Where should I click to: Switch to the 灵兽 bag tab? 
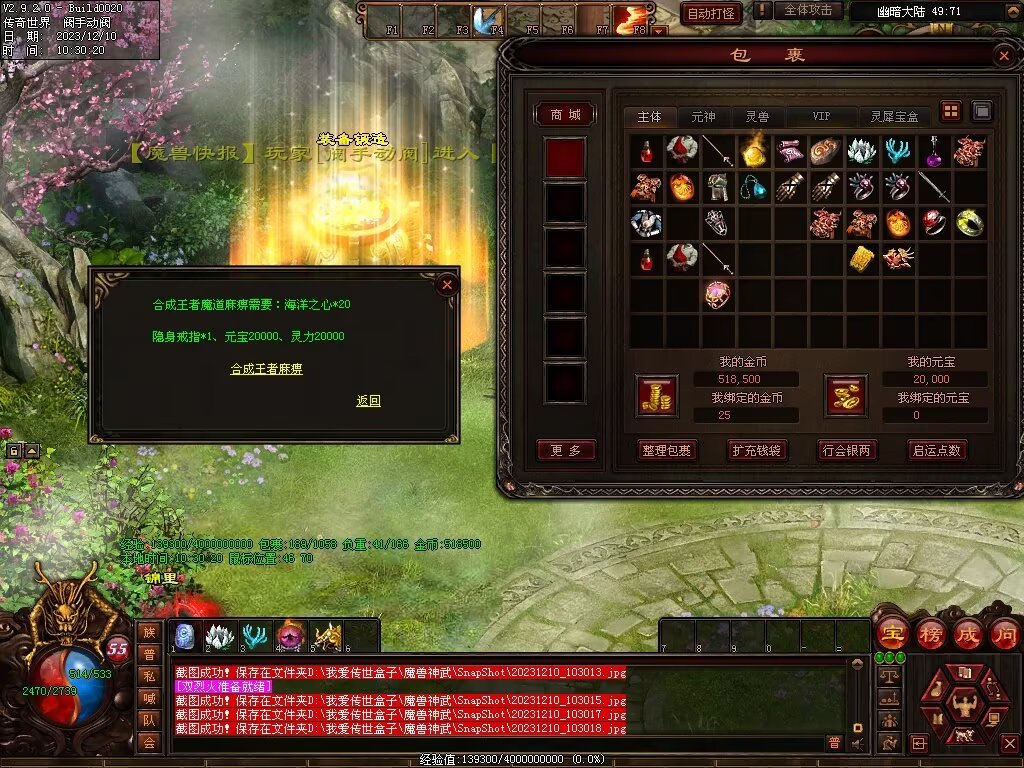tap(757, 117)
